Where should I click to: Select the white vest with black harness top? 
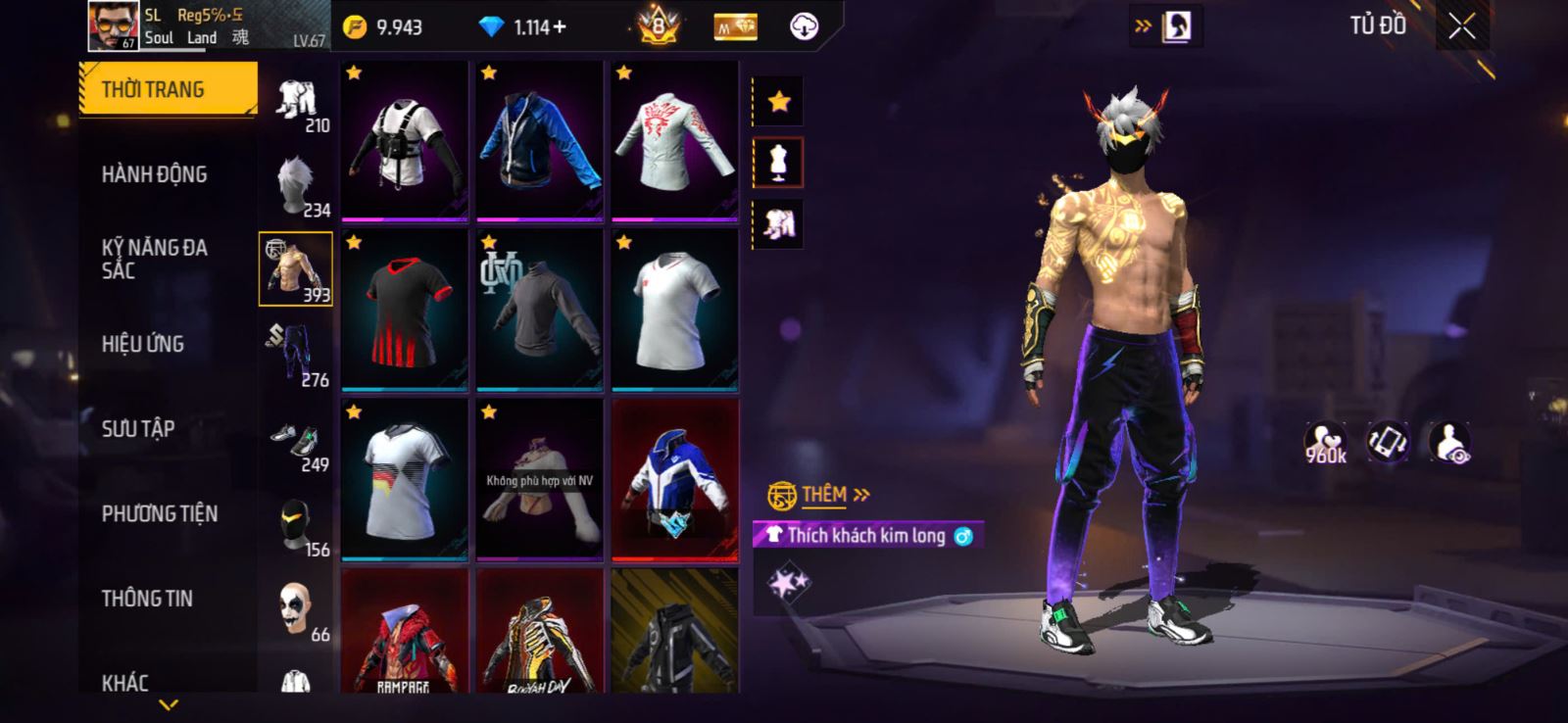(x=405, y=140)
